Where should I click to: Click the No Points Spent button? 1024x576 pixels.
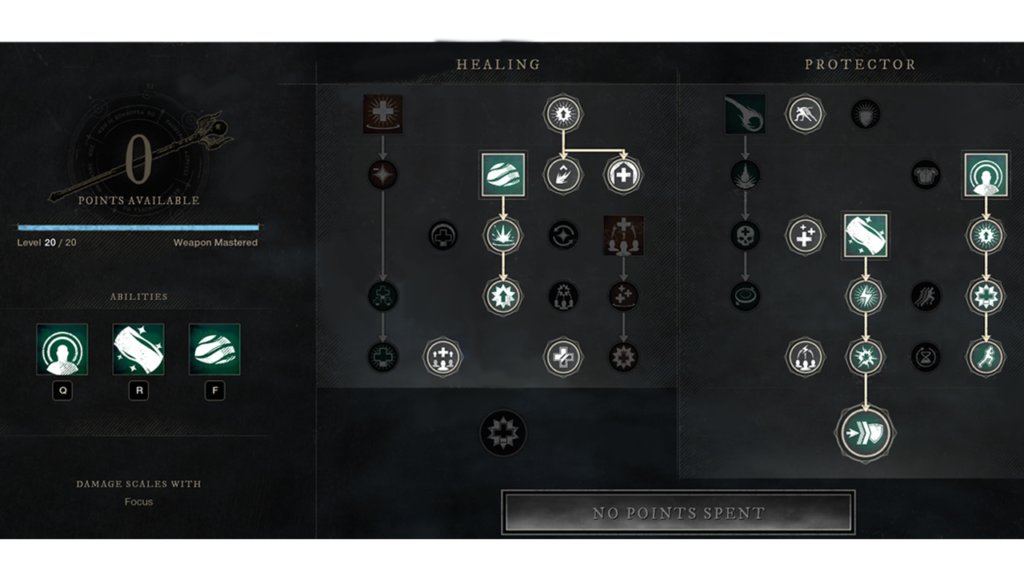pos(678,513)
